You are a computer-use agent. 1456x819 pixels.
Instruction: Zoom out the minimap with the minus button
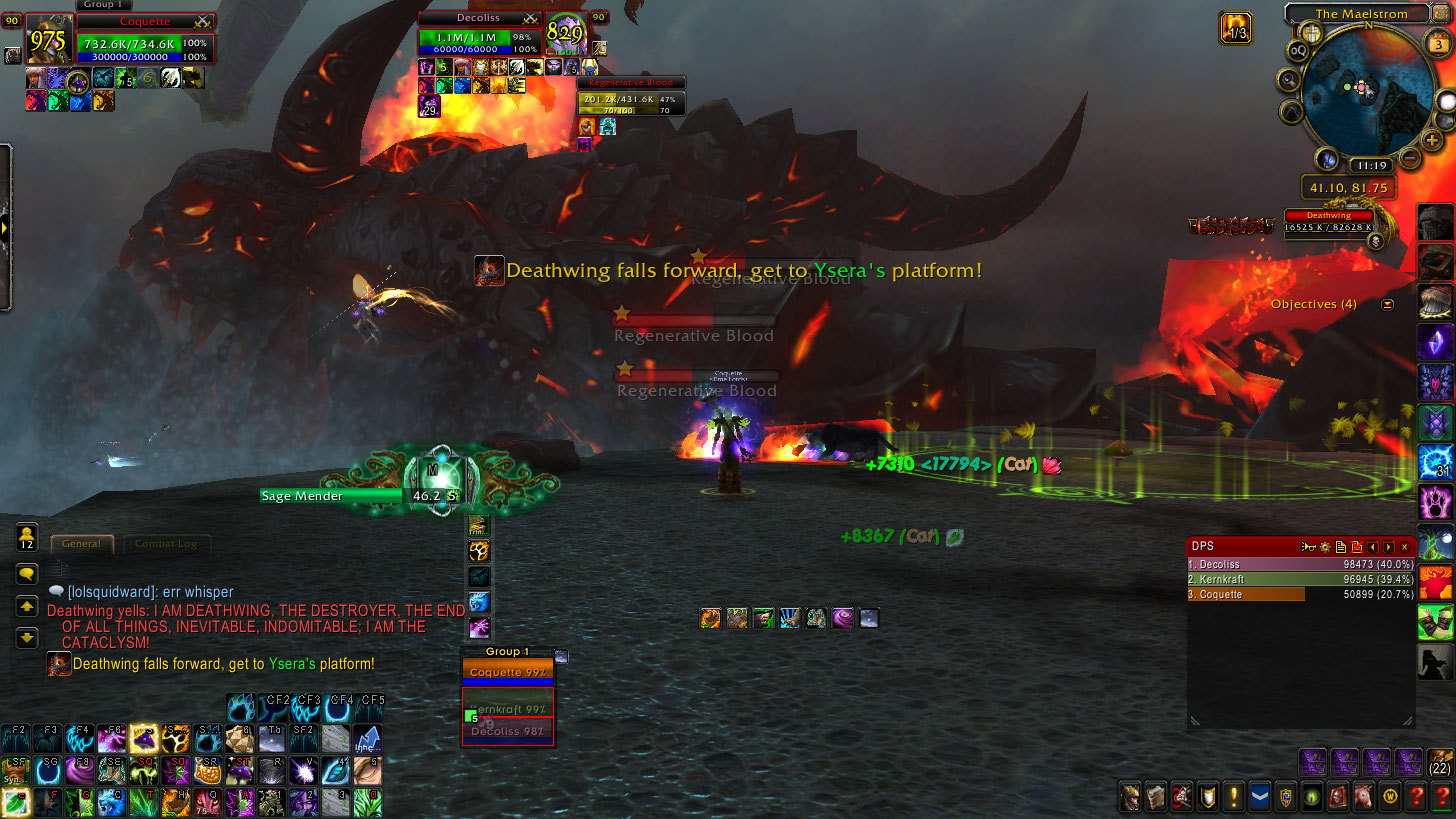pos(1409,158)
